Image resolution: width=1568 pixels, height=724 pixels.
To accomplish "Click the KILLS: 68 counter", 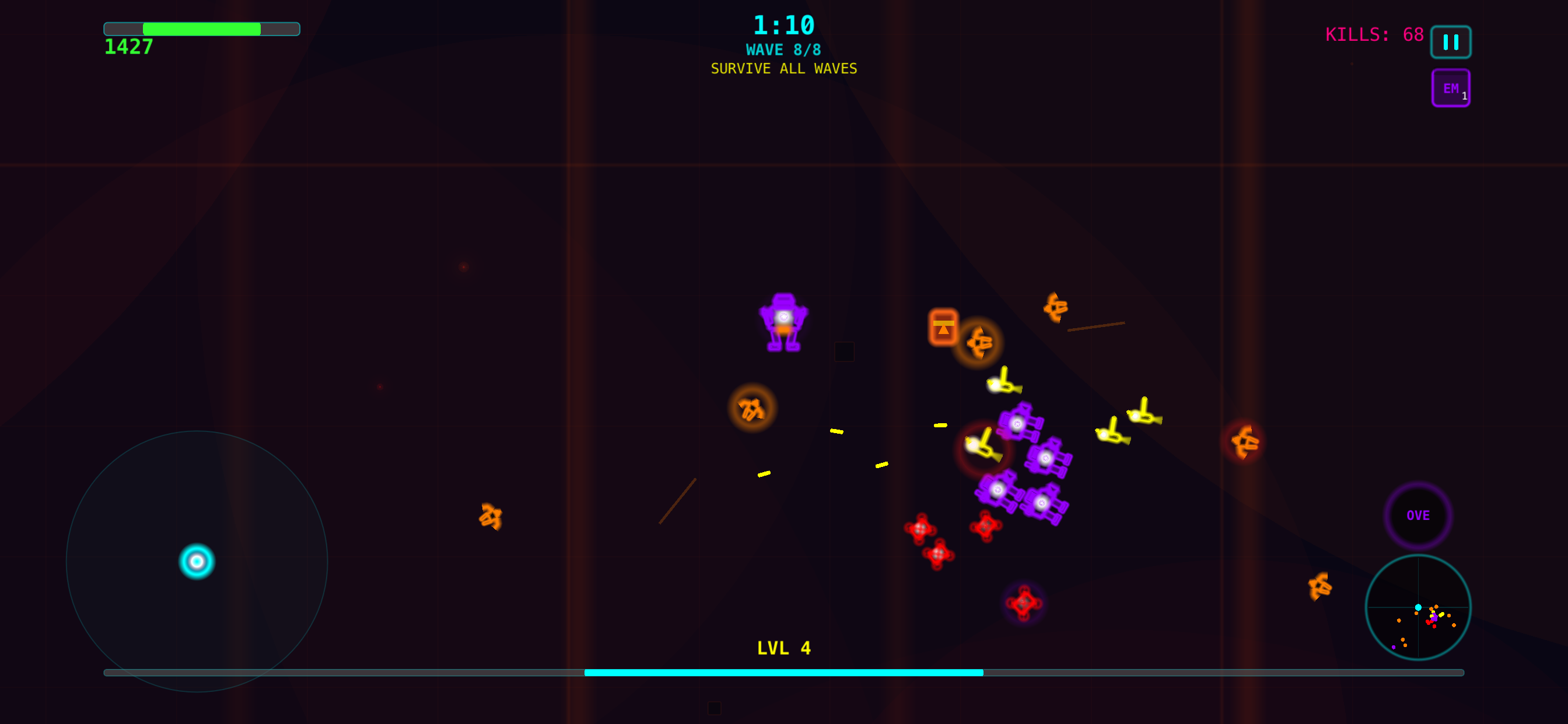I will pyautogui.click(x=1373, y=34).
